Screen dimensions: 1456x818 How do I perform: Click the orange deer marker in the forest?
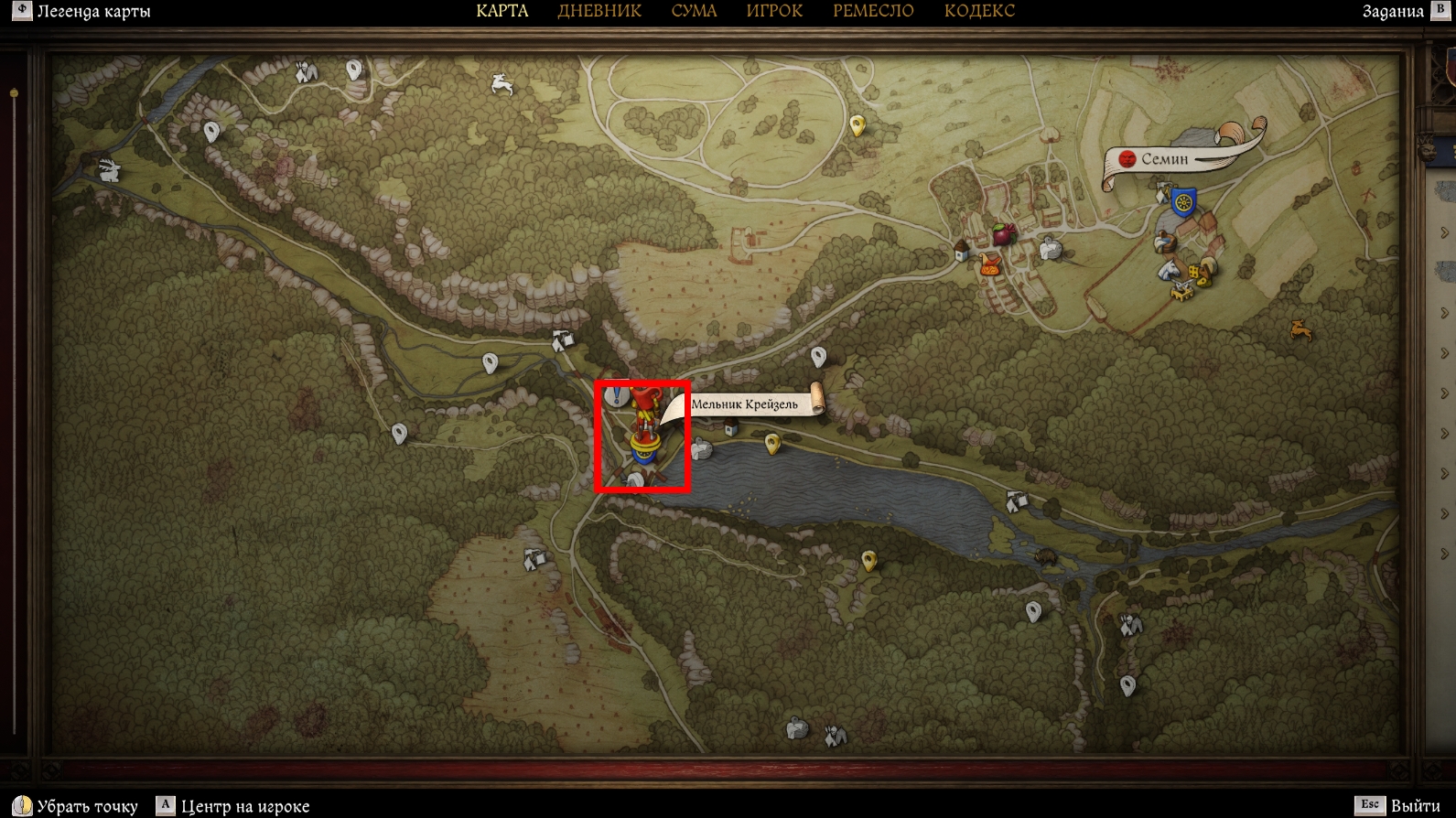click(1300, 328)
